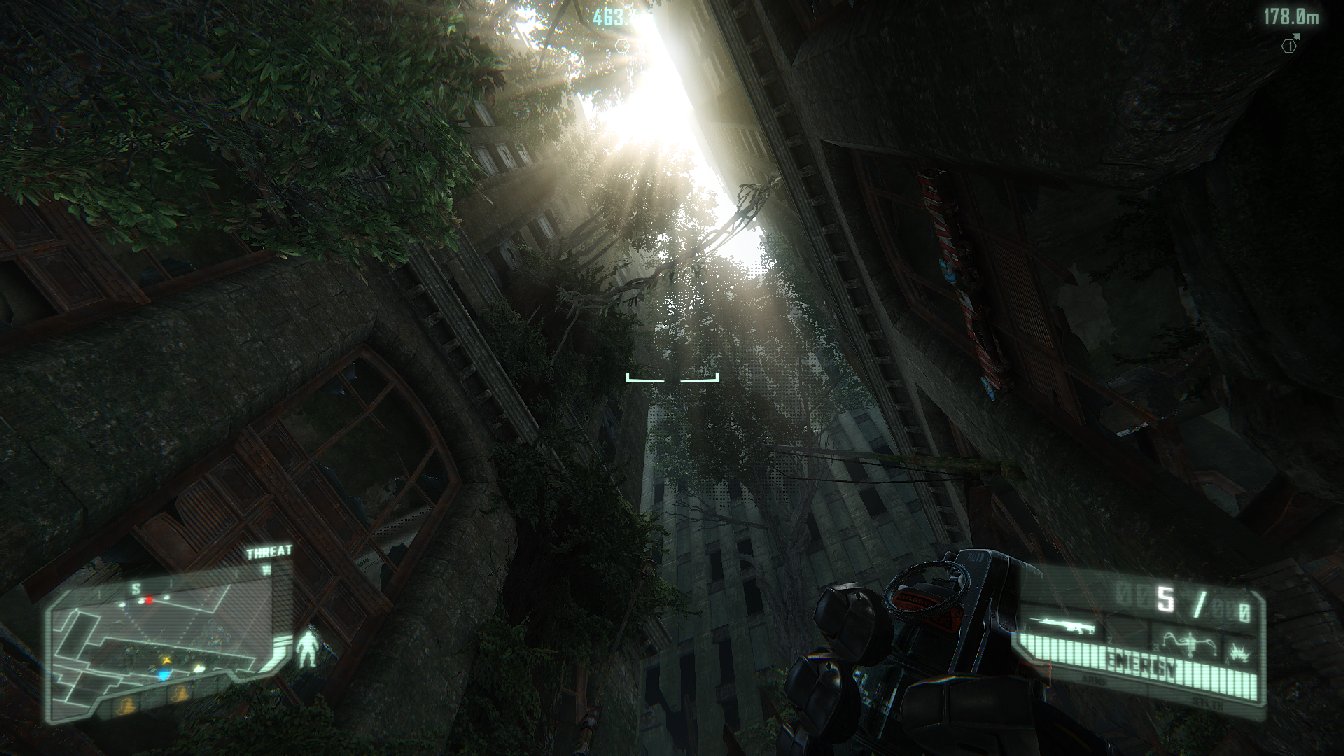
Task: Click the electrified figure icon in weapon panel
Action: pos(1189,642)
